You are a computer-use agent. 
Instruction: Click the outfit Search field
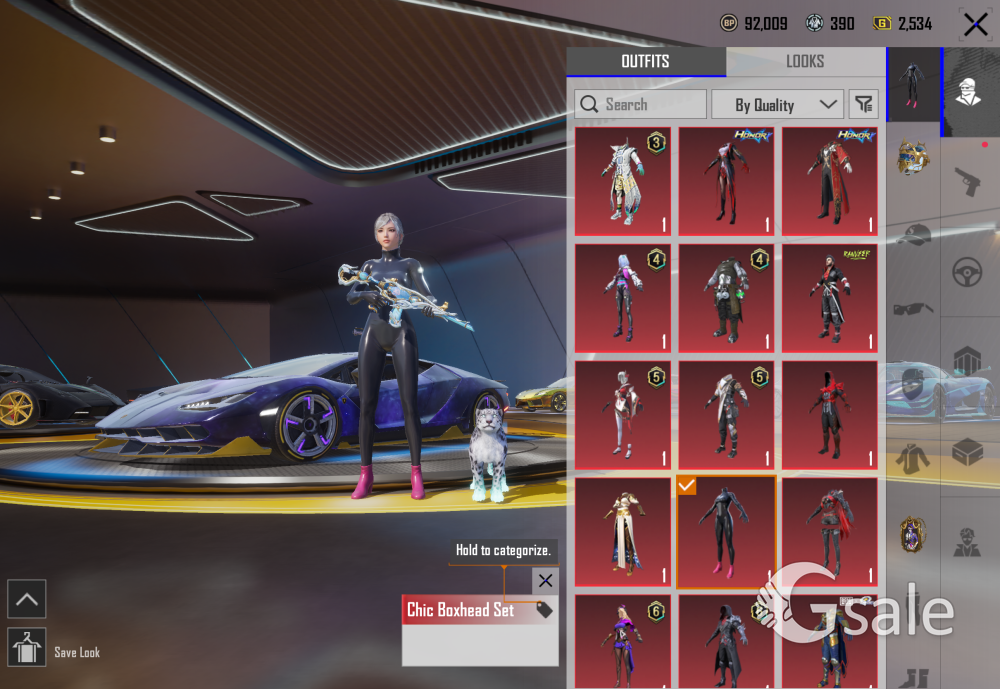(640, 104)
